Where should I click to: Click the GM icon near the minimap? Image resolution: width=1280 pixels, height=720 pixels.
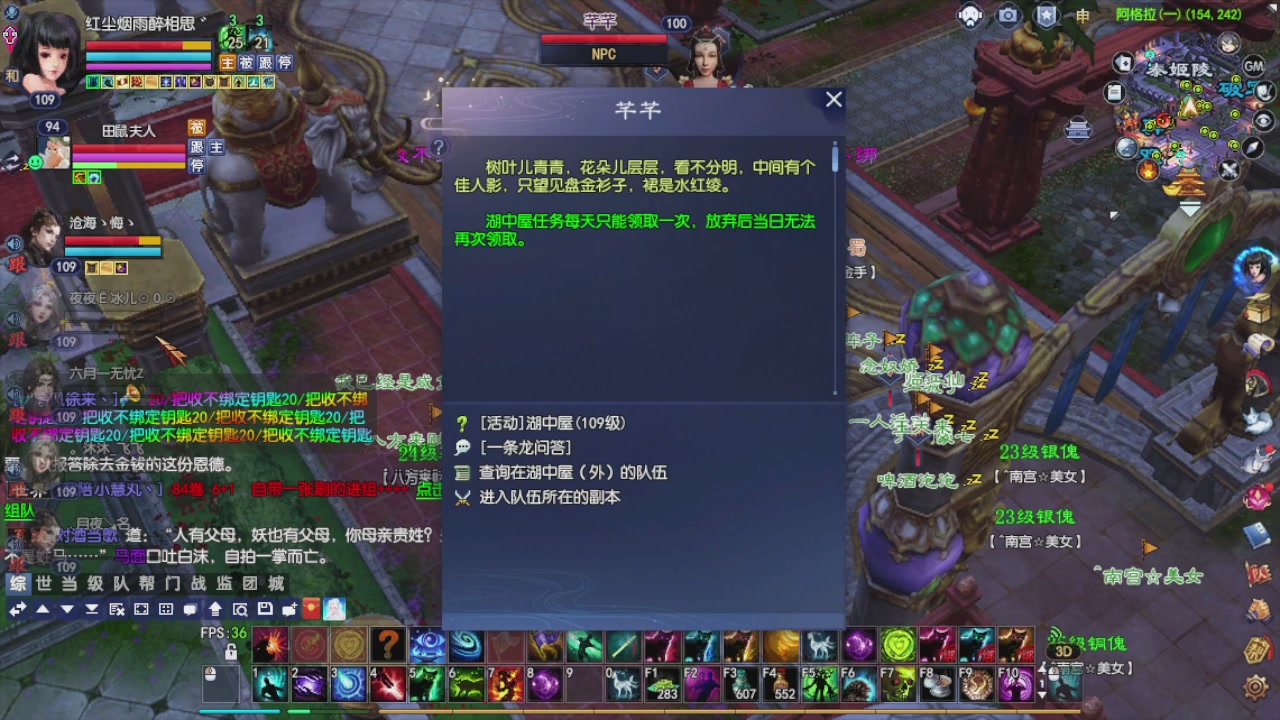pos(1253,66)
